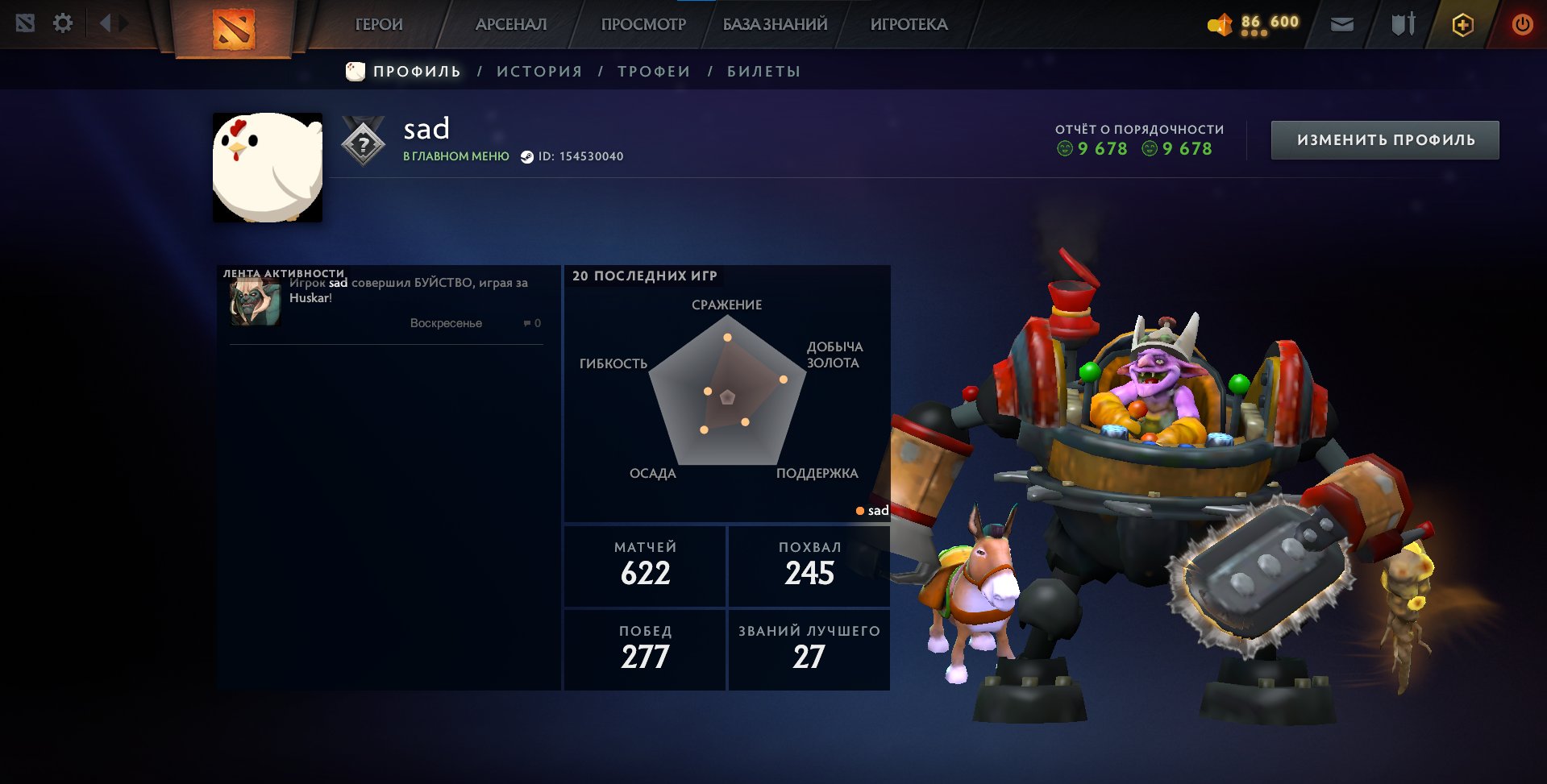Open the ИГРОТЕКА menu
Image resolution: width=1547 pixels, height=784 pixels.
pos(909,24)
